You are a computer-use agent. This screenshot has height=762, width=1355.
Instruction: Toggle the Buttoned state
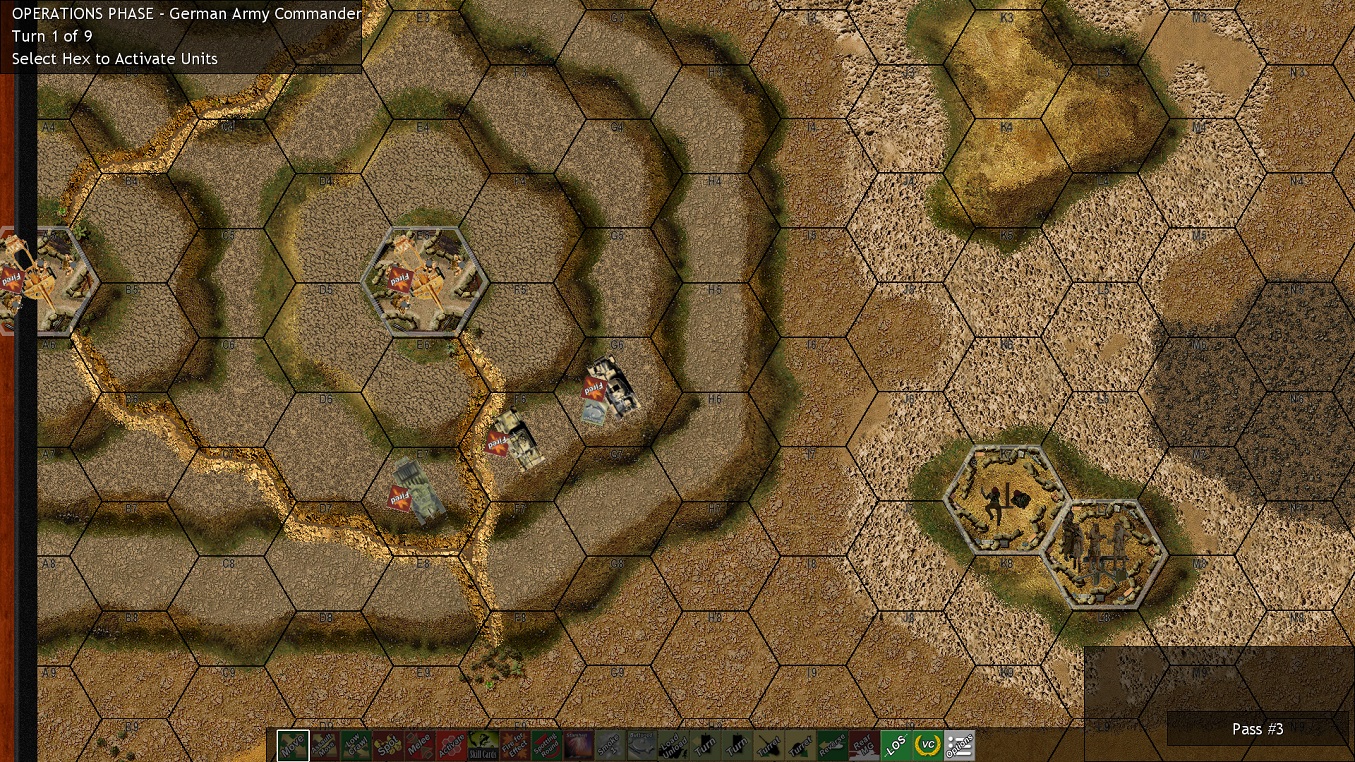[x=641, y=745]
